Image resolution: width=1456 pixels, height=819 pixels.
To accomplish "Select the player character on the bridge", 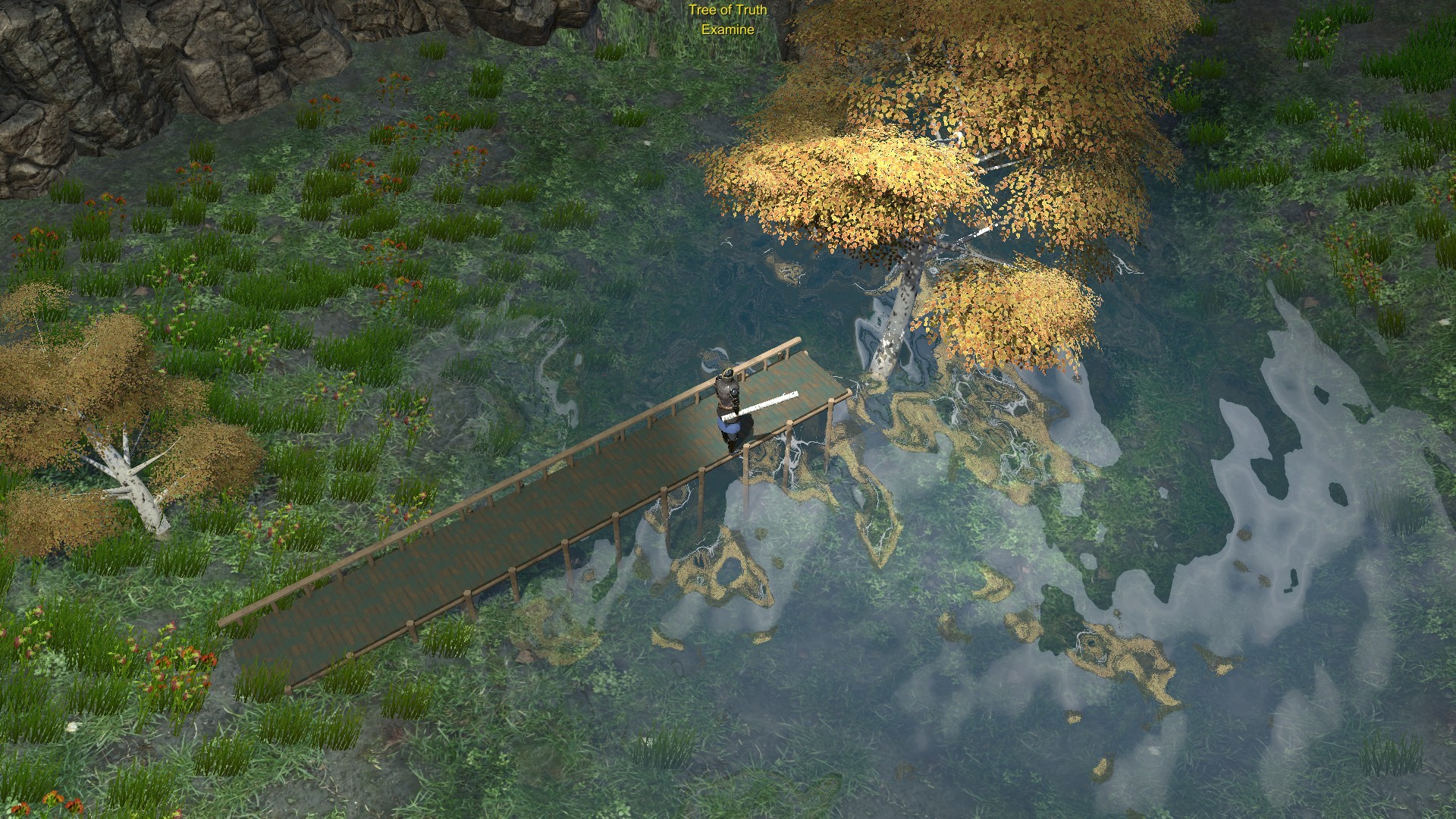I will coord(726,402).
